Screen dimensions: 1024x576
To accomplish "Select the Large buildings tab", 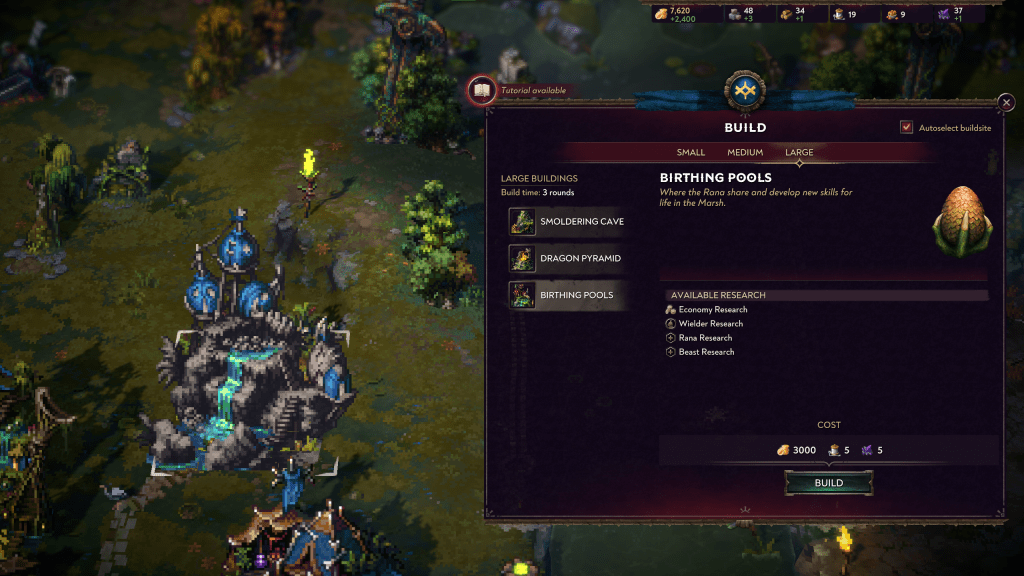I will click(x=799, y=153).
